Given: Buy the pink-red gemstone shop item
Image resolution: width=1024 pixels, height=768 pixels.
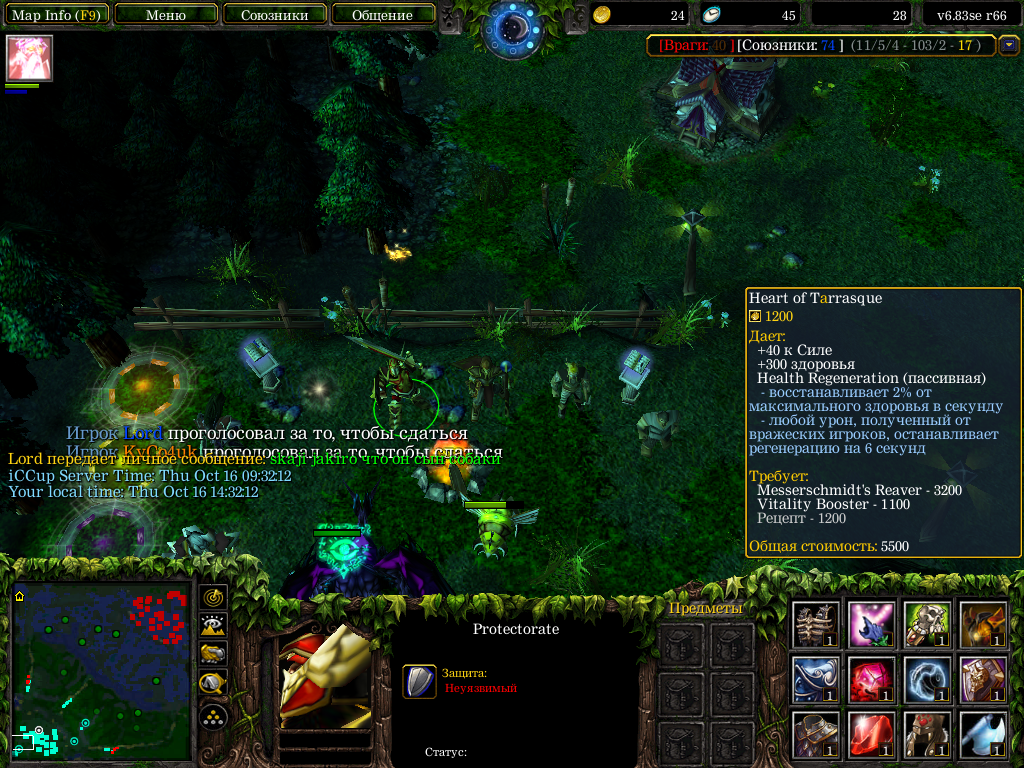Looking at the screenshot, I should [871, 679].
